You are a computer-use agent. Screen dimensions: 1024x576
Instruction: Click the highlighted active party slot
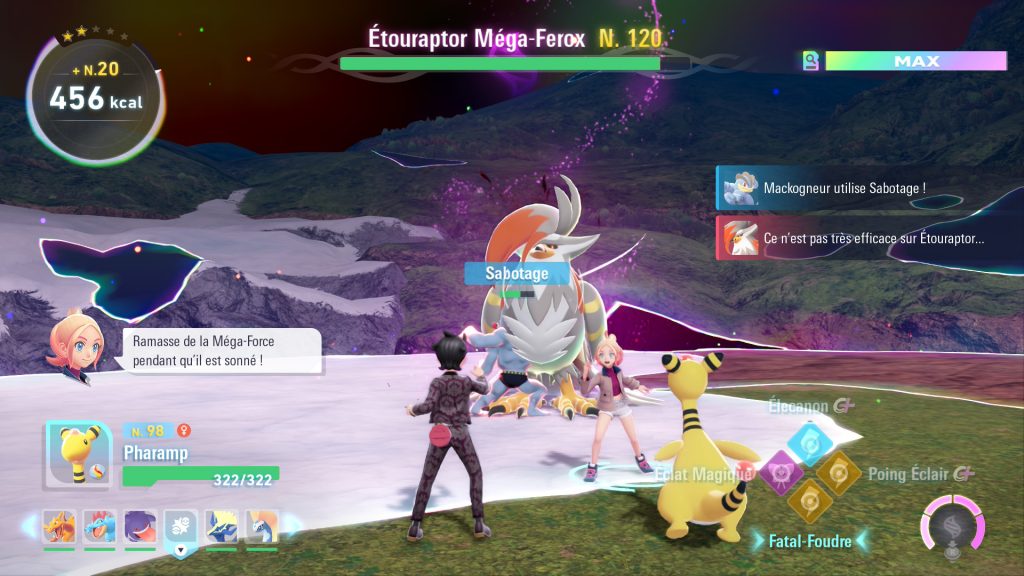coord(181,526)
